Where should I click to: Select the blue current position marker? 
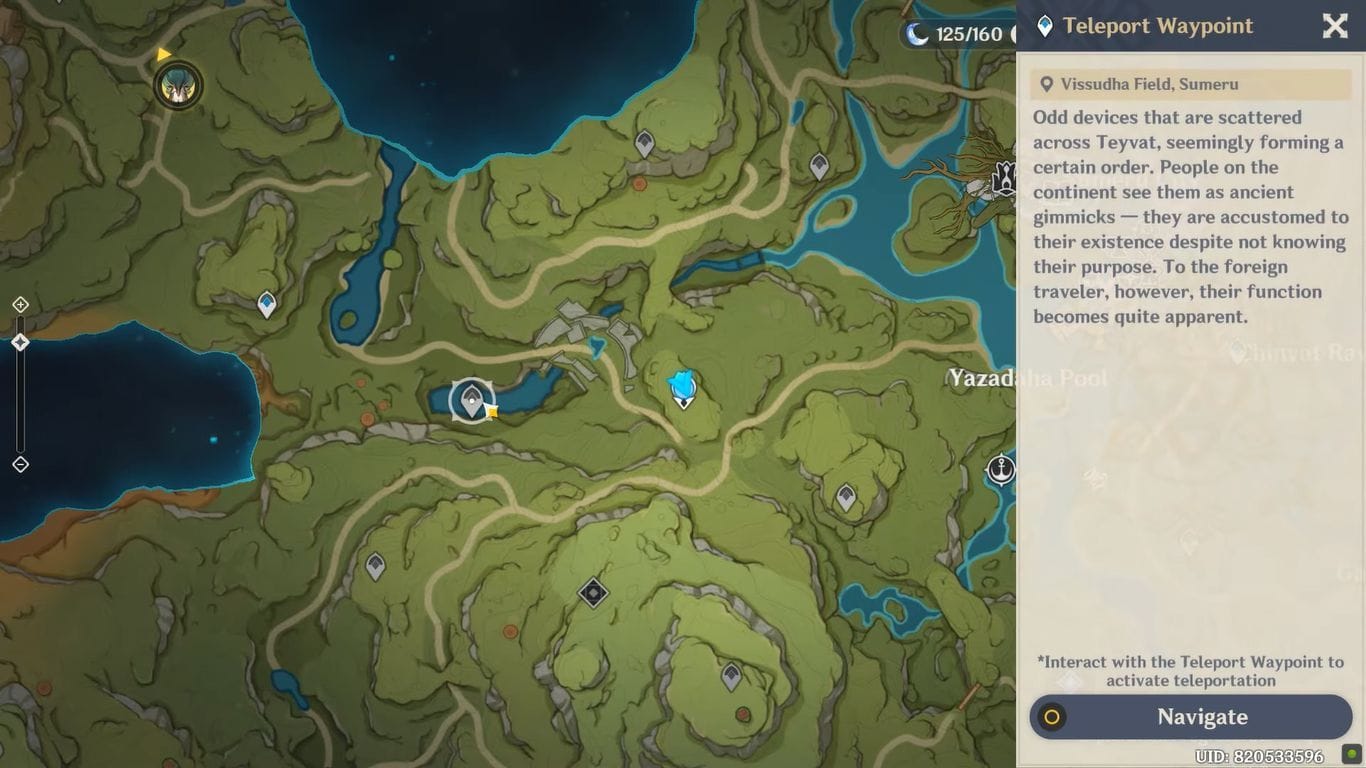click(x=682, y=385)
